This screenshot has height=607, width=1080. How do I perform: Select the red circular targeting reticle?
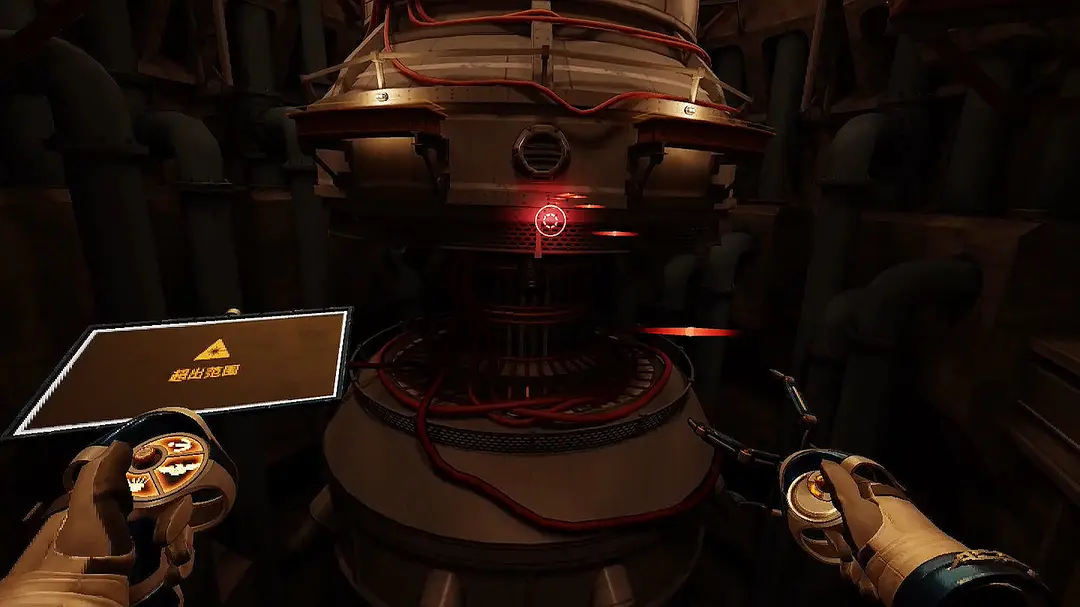(x=549, y=221)
